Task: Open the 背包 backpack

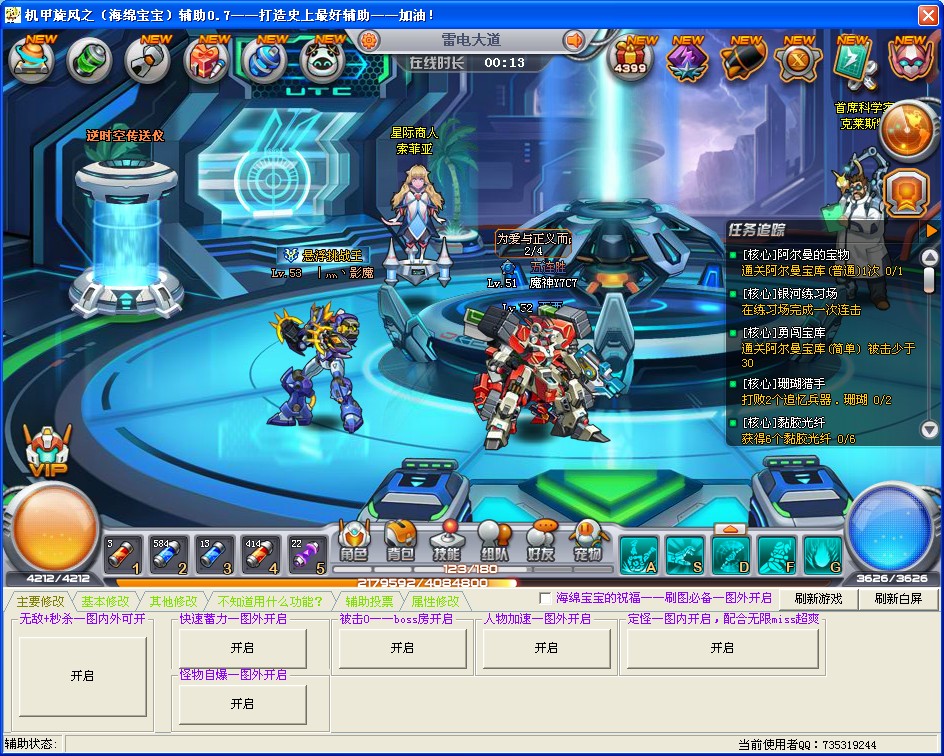Action: pos(400,541)
